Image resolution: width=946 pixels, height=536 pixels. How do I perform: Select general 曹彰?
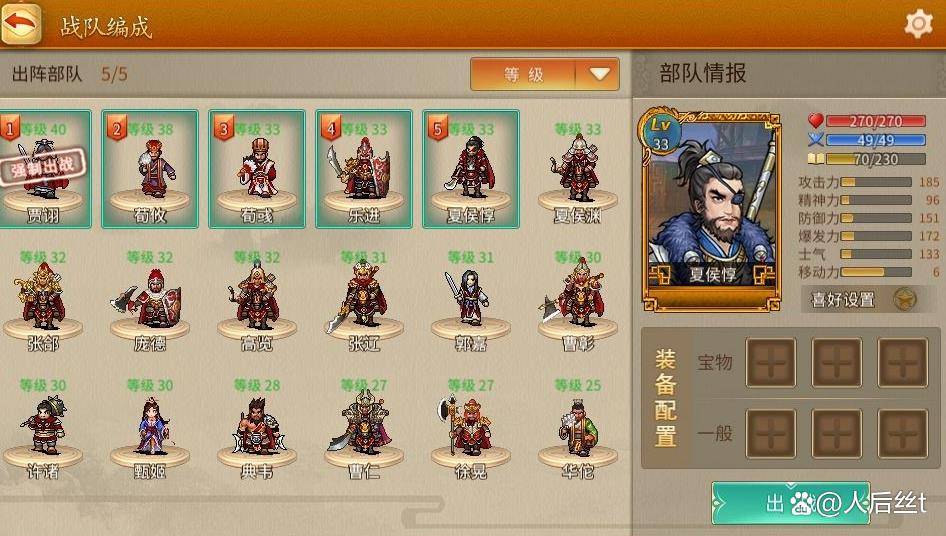click(x=578, y=300)
